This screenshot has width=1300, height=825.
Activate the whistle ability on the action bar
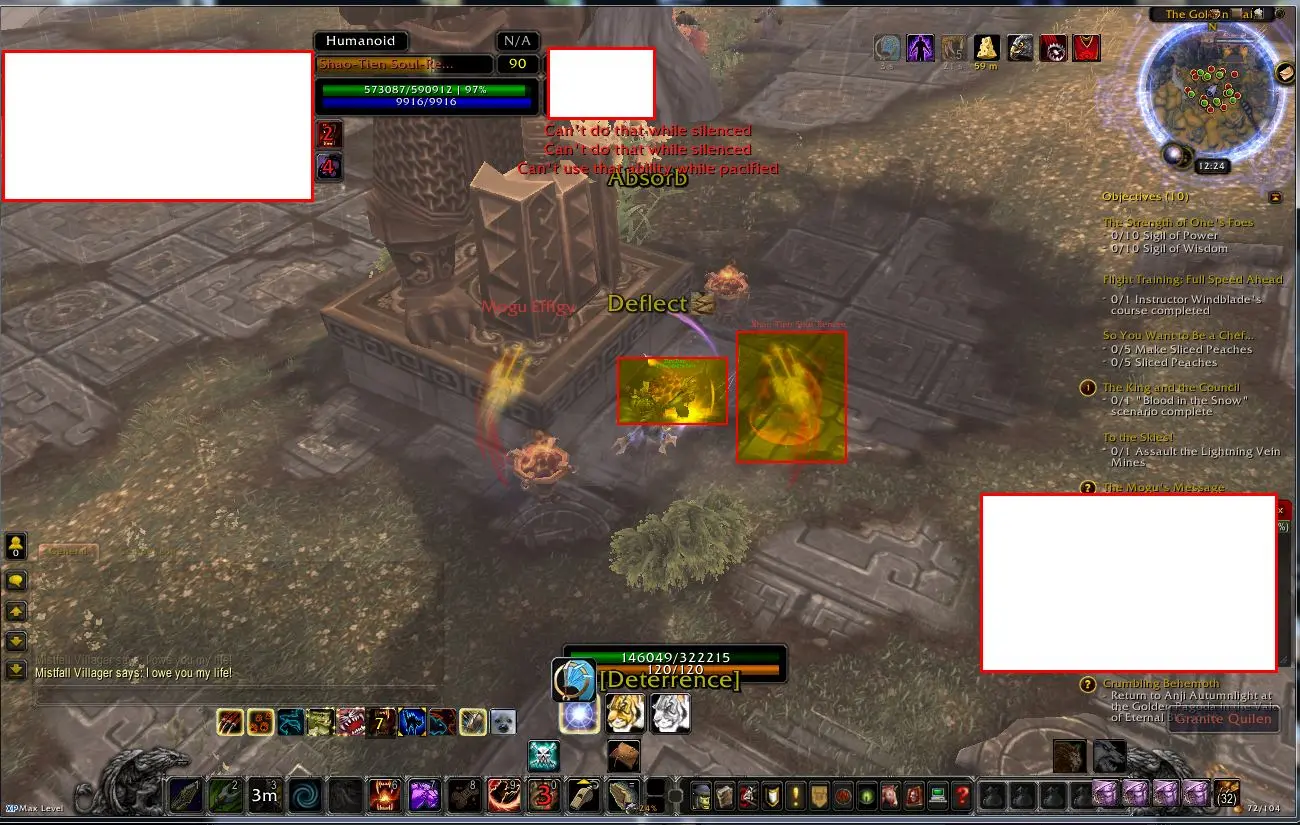tap(582, 796)
